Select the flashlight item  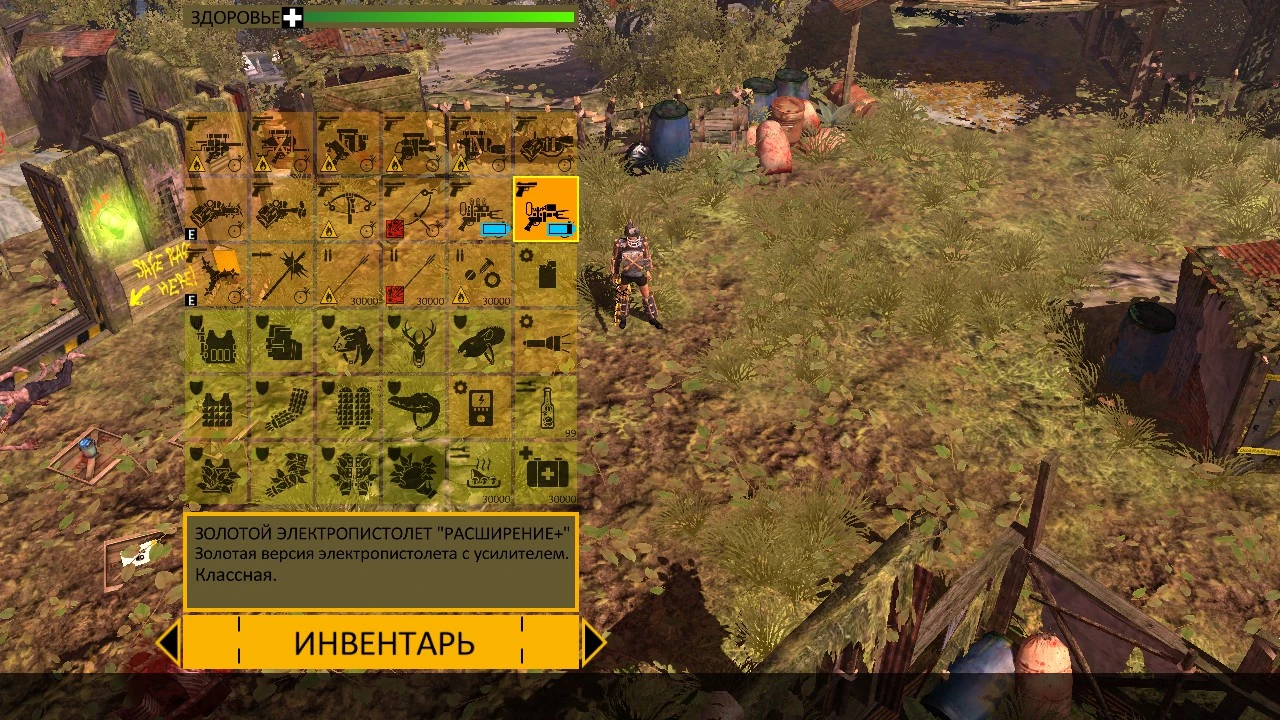click(546, 343)
